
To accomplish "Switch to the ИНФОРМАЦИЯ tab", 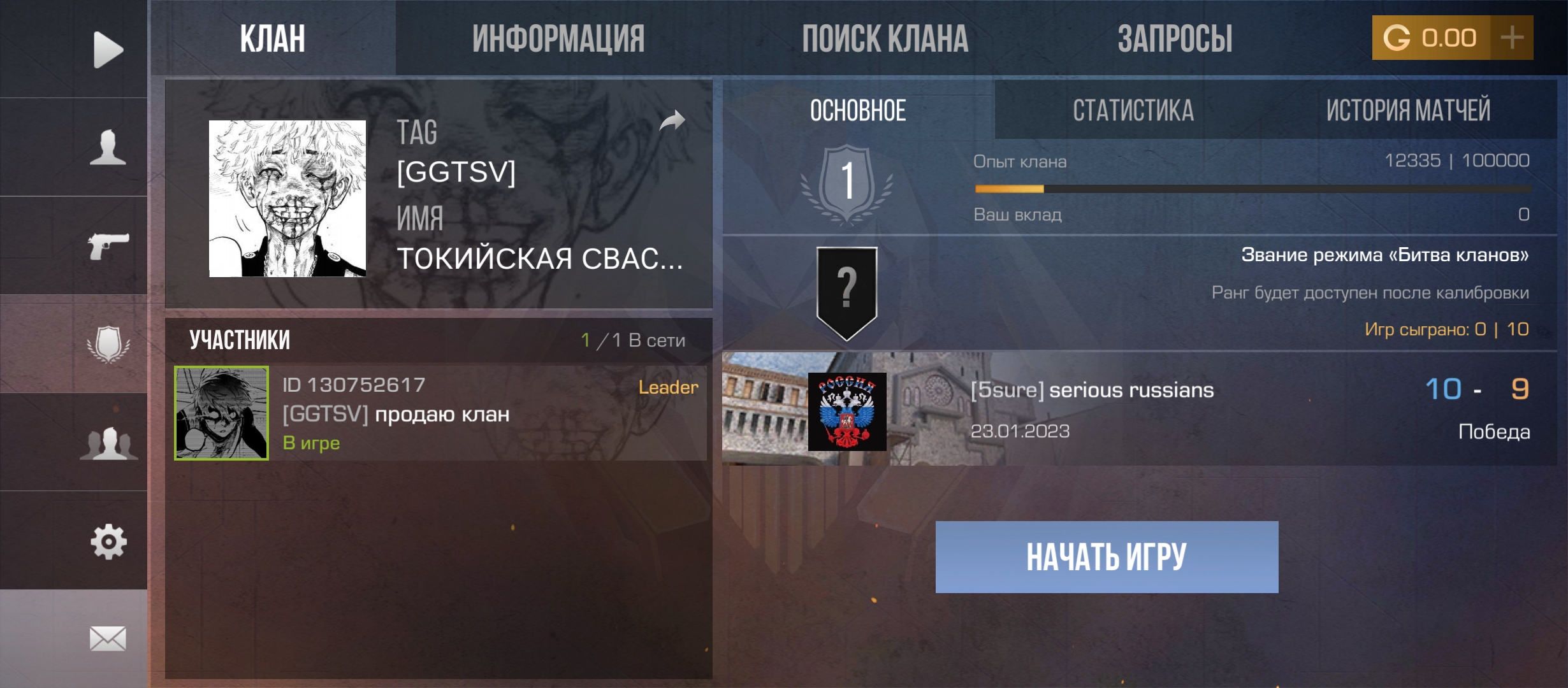I will click(x=558, y=38).
